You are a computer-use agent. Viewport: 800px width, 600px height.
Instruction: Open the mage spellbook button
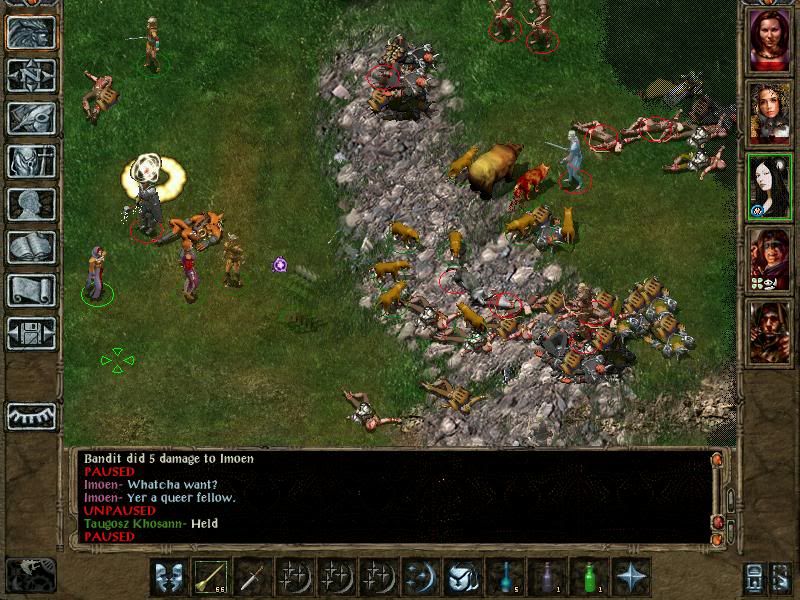pyautogui.click(x=31, y=247)
